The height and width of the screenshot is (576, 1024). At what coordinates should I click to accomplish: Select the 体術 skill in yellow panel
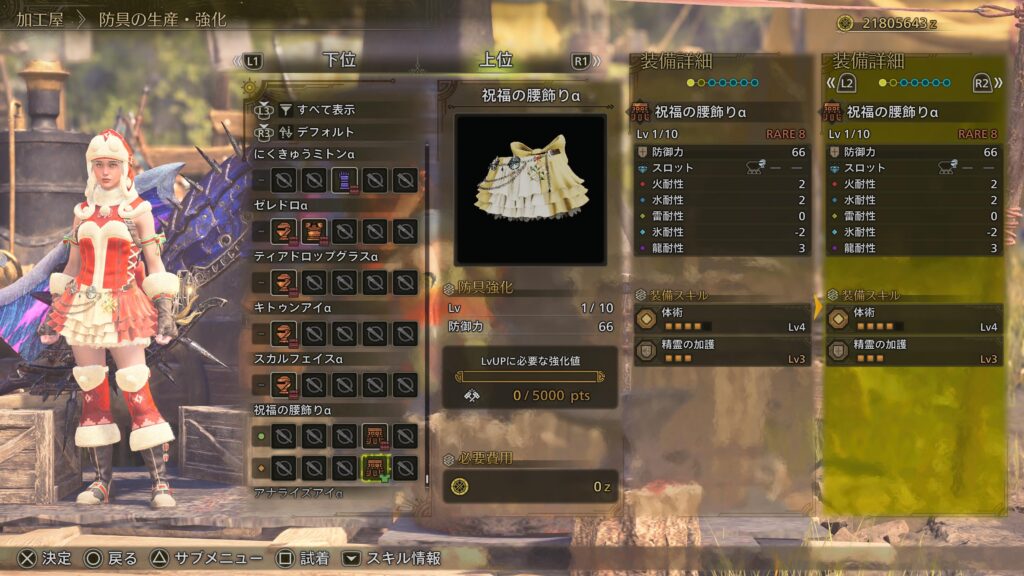(x=911, y=318)
